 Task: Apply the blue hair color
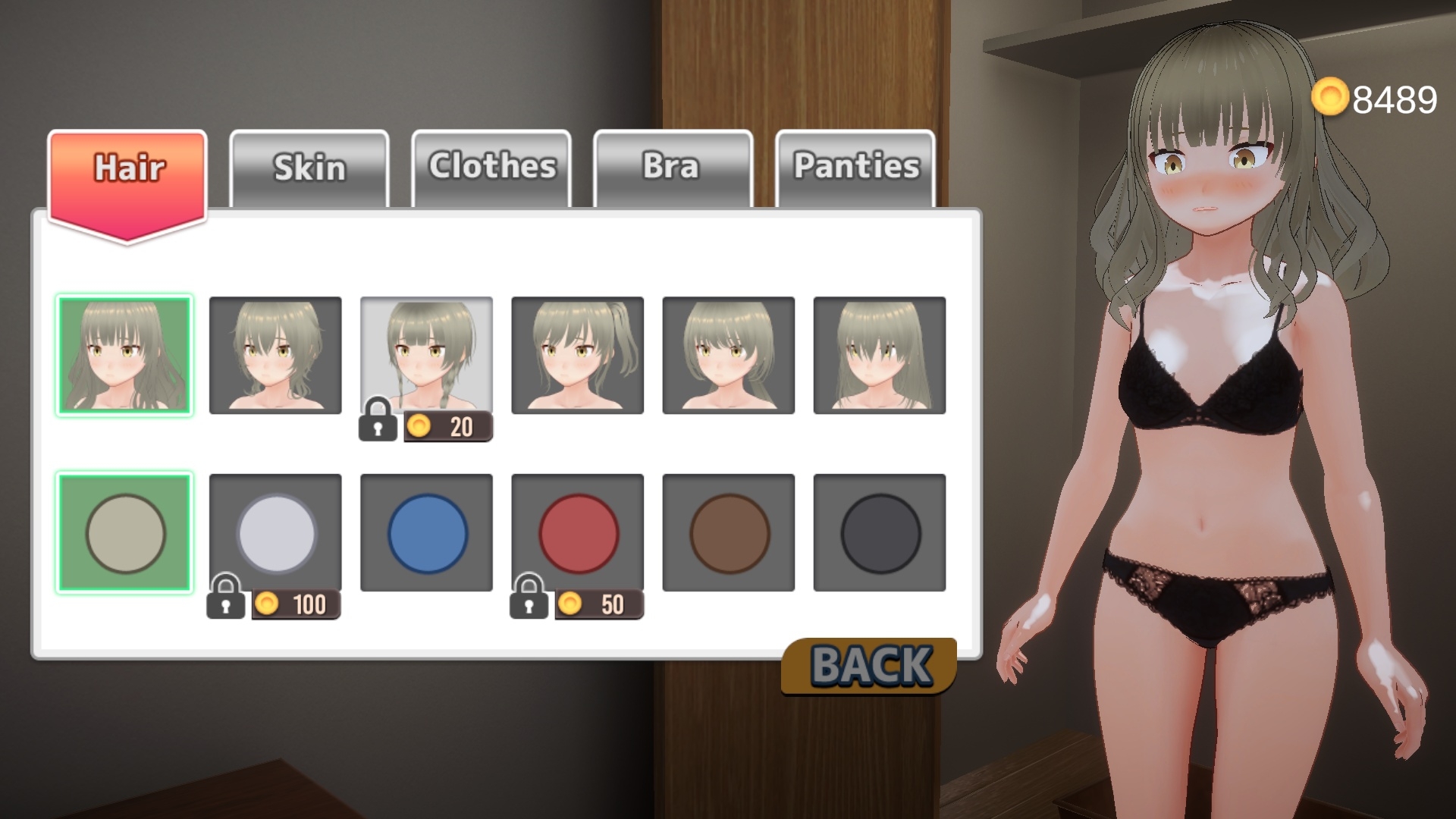[426, 532]
